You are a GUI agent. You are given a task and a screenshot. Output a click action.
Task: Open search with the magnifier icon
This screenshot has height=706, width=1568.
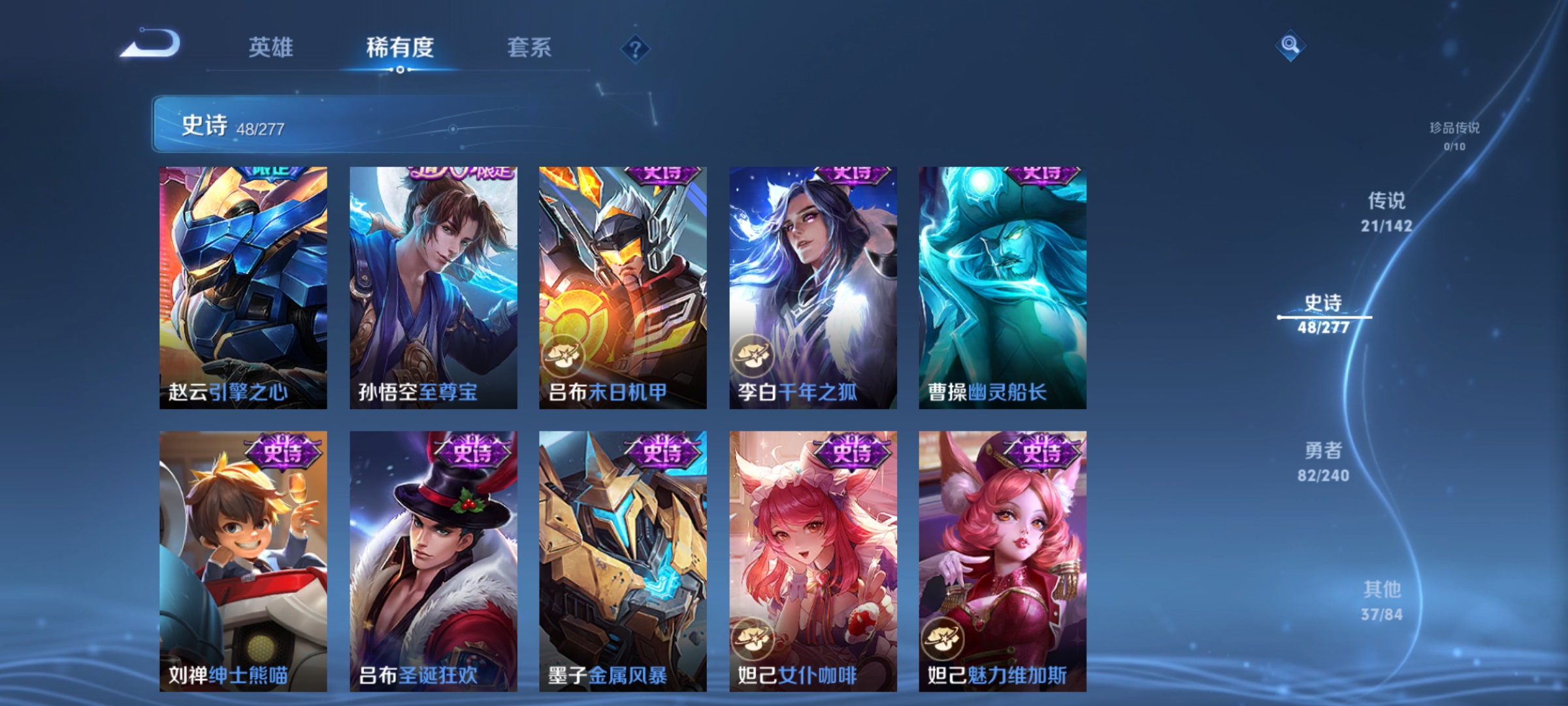pos(1289,46)
